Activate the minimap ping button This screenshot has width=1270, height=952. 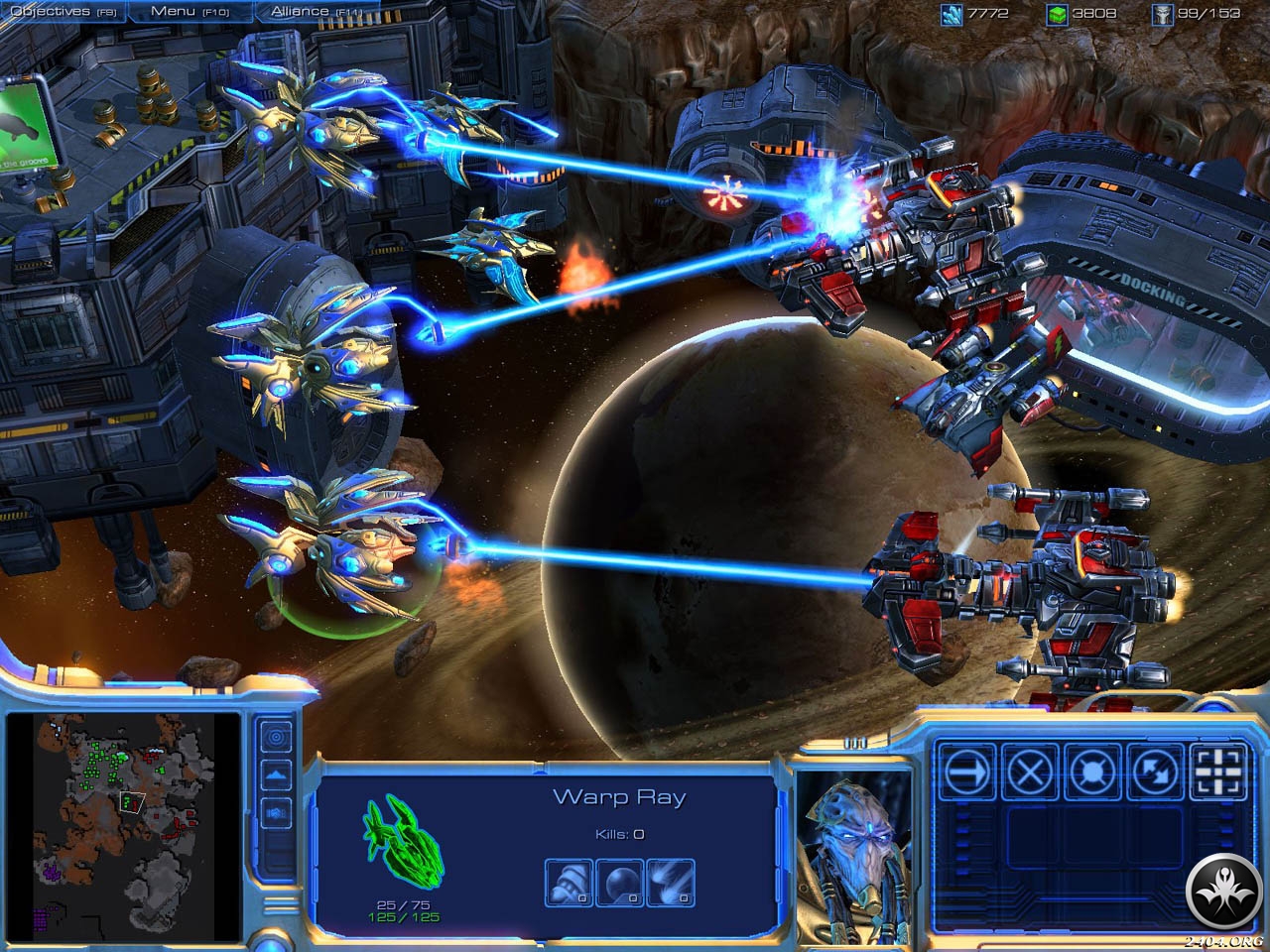277,737
